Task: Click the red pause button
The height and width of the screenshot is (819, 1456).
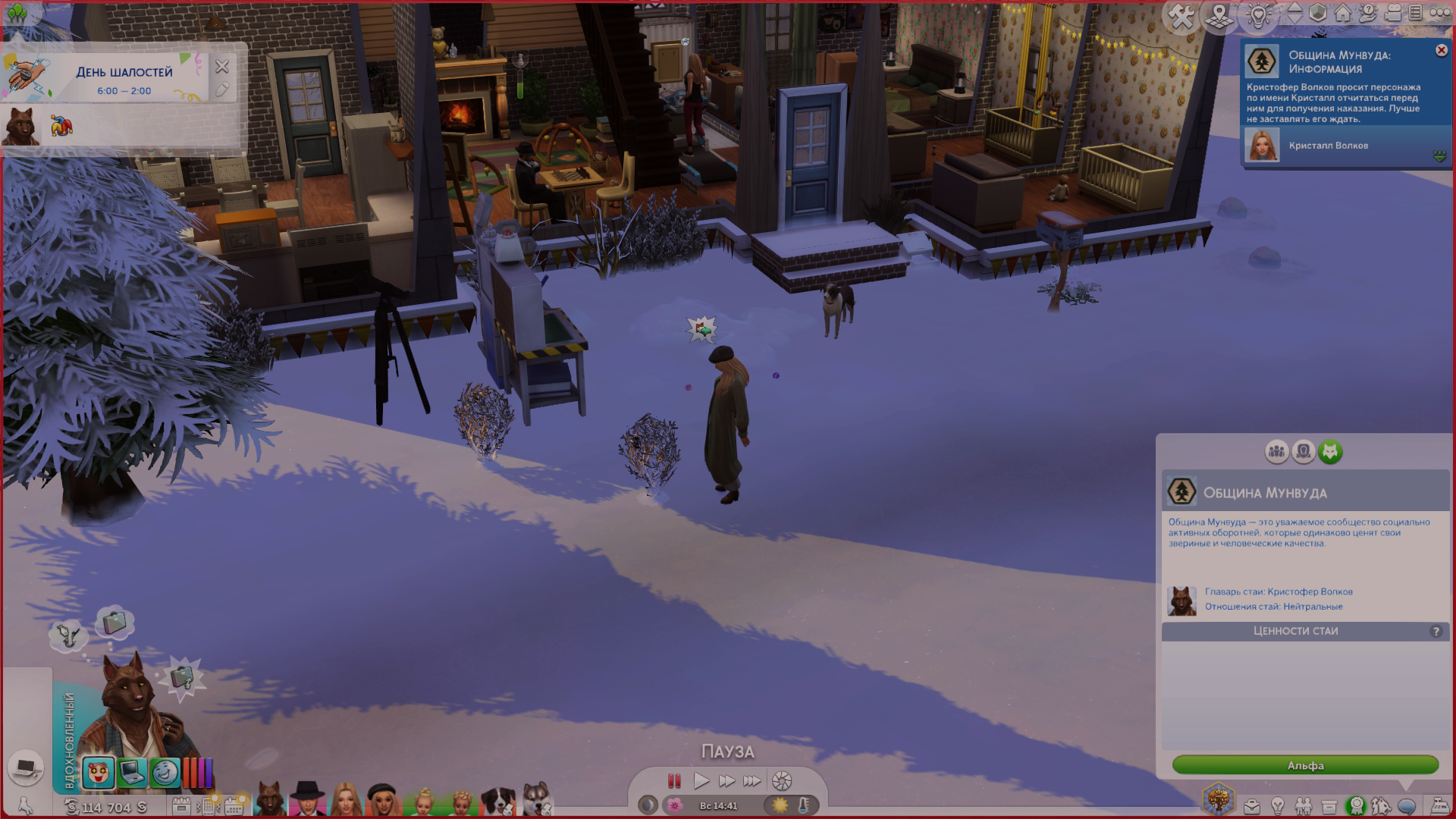Action: 674,780
